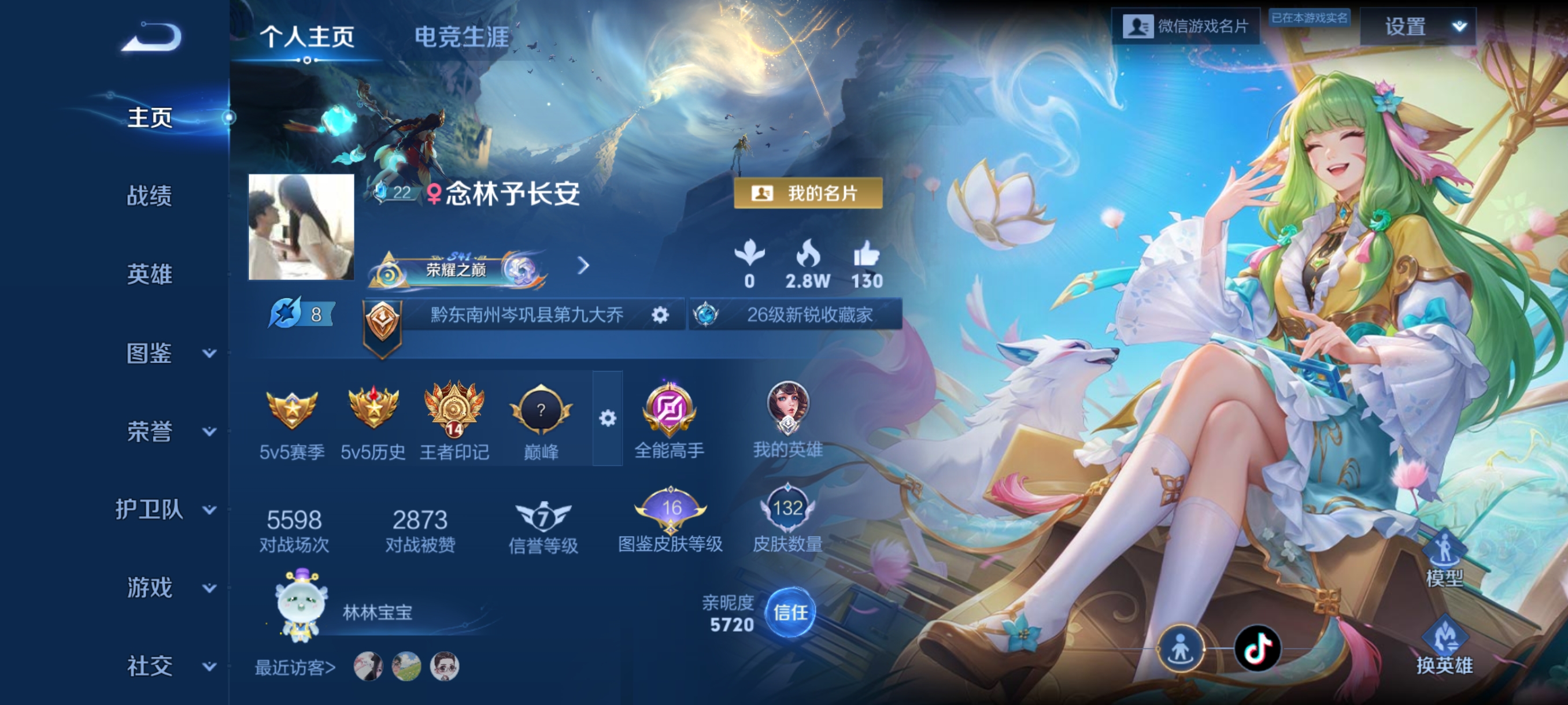Open the 微信游戏名片 button
Viewport: 1568px width, 705px height.
pos(1184,25)
